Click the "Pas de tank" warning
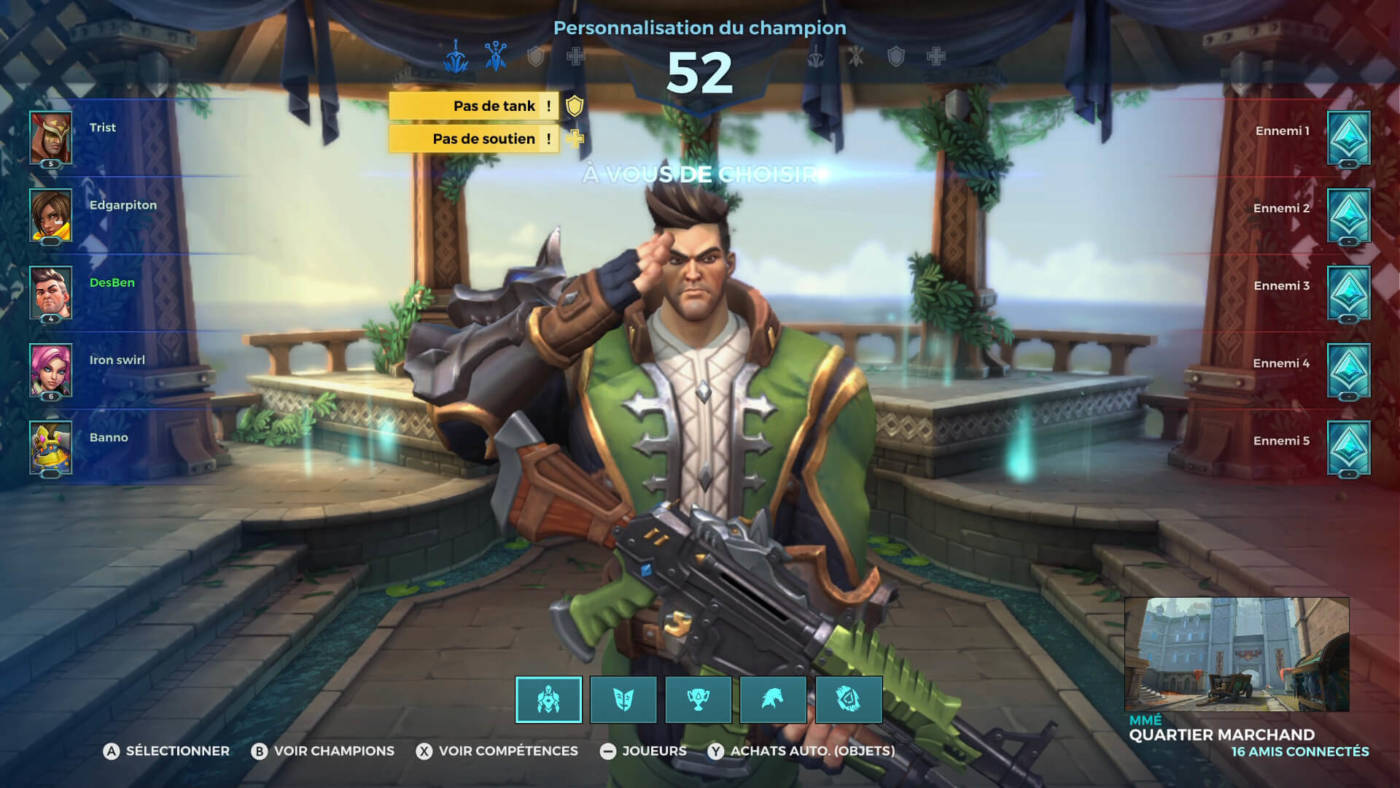This screenshot has height=788, width=1400. click(474, 106)
